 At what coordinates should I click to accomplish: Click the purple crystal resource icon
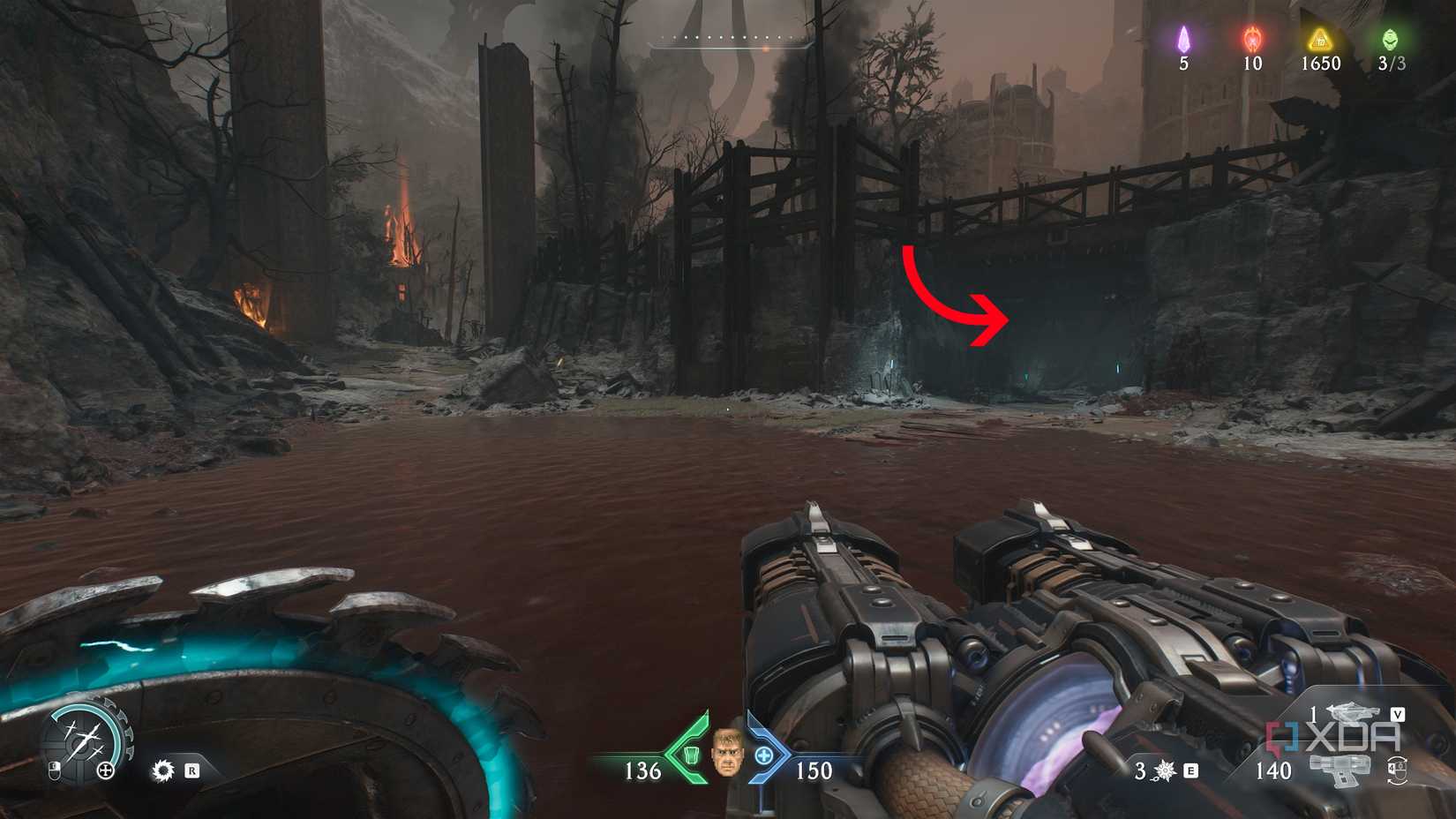(1183, 39)
